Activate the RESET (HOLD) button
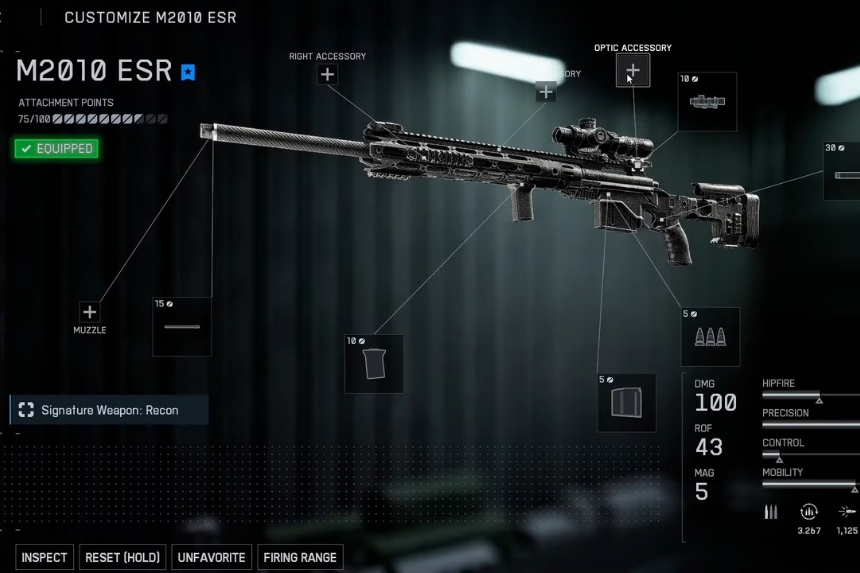Image resolution: width=860 pixels, height=573 pixels. click(122, 557)
